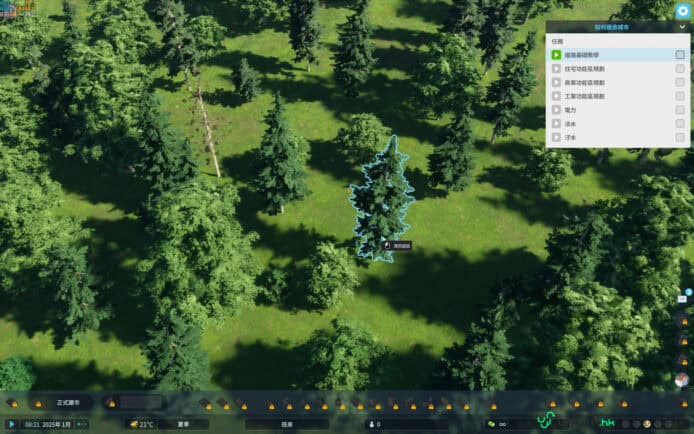Open the population counter in the bottom bar

(400, 424)
